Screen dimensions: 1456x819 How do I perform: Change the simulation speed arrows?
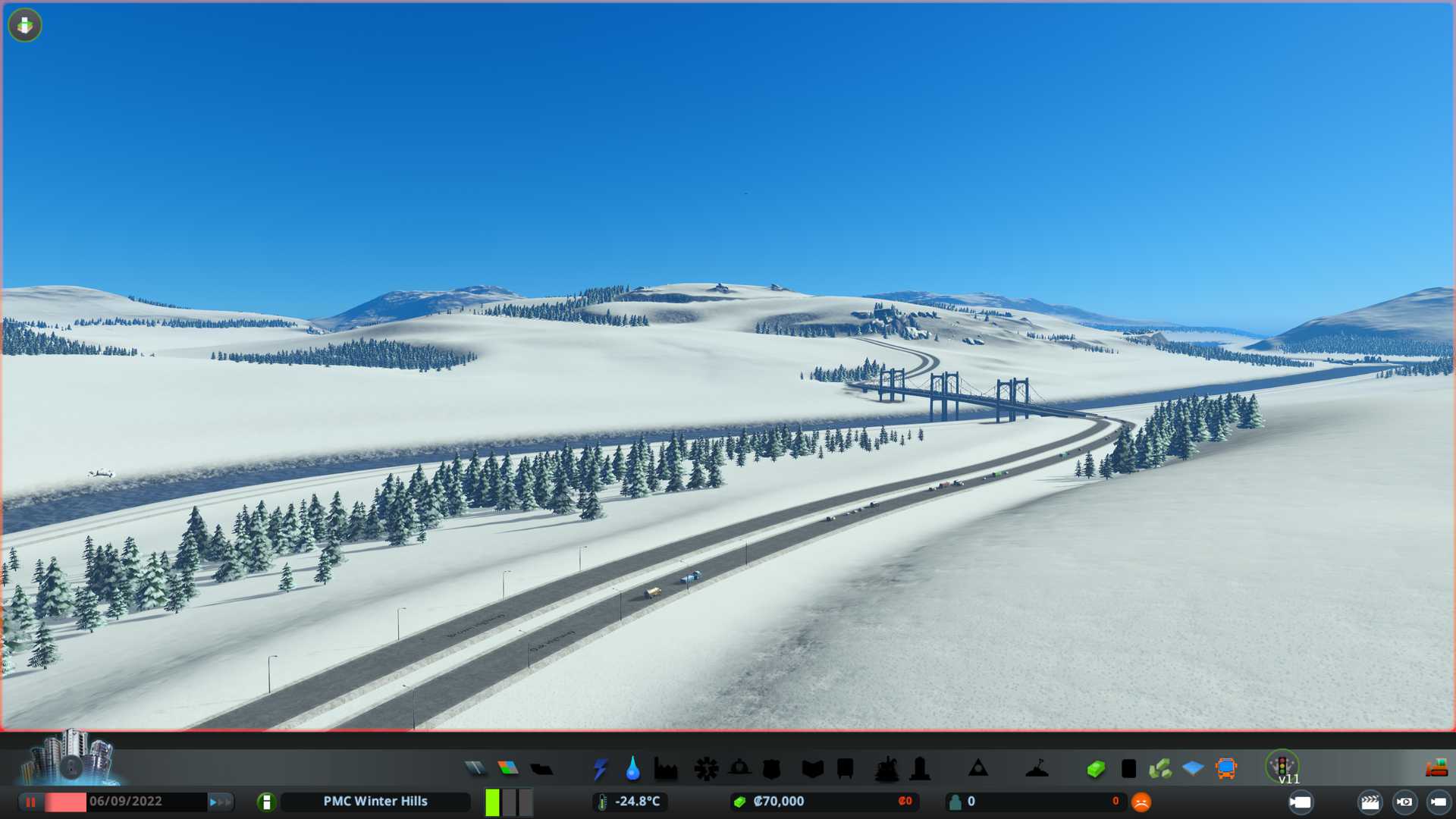pyautogui.click(x=220, y=802)
